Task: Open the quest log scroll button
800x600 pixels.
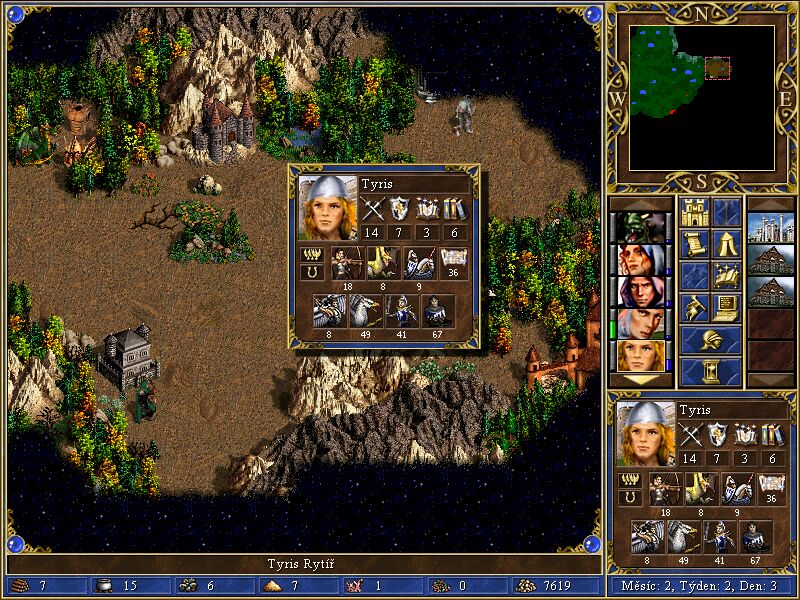Action: [x=695, y=244]
